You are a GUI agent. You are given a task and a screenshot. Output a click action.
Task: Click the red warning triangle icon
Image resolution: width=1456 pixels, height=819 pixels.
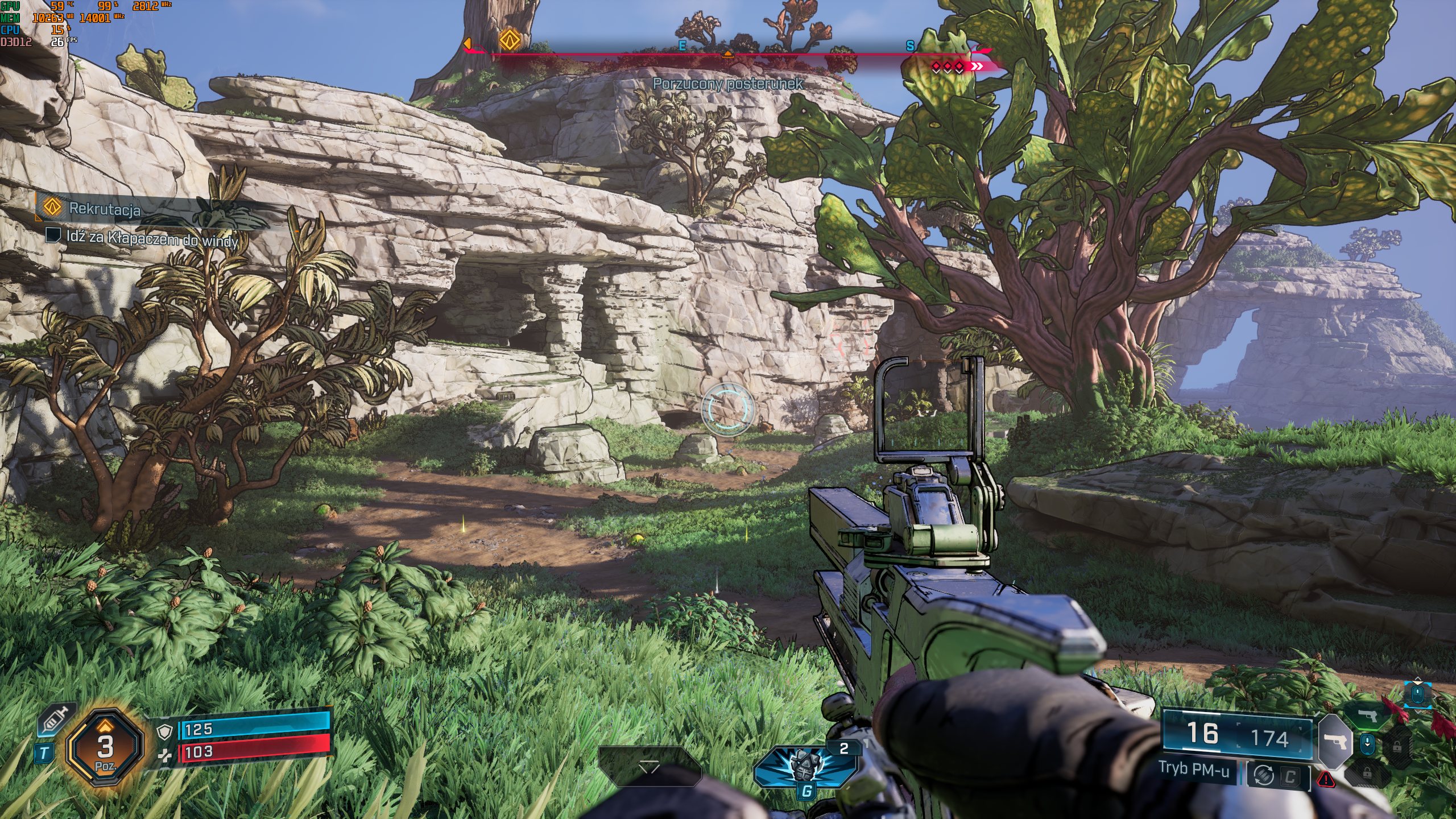pyautogui.click(x=1326, y=779)
